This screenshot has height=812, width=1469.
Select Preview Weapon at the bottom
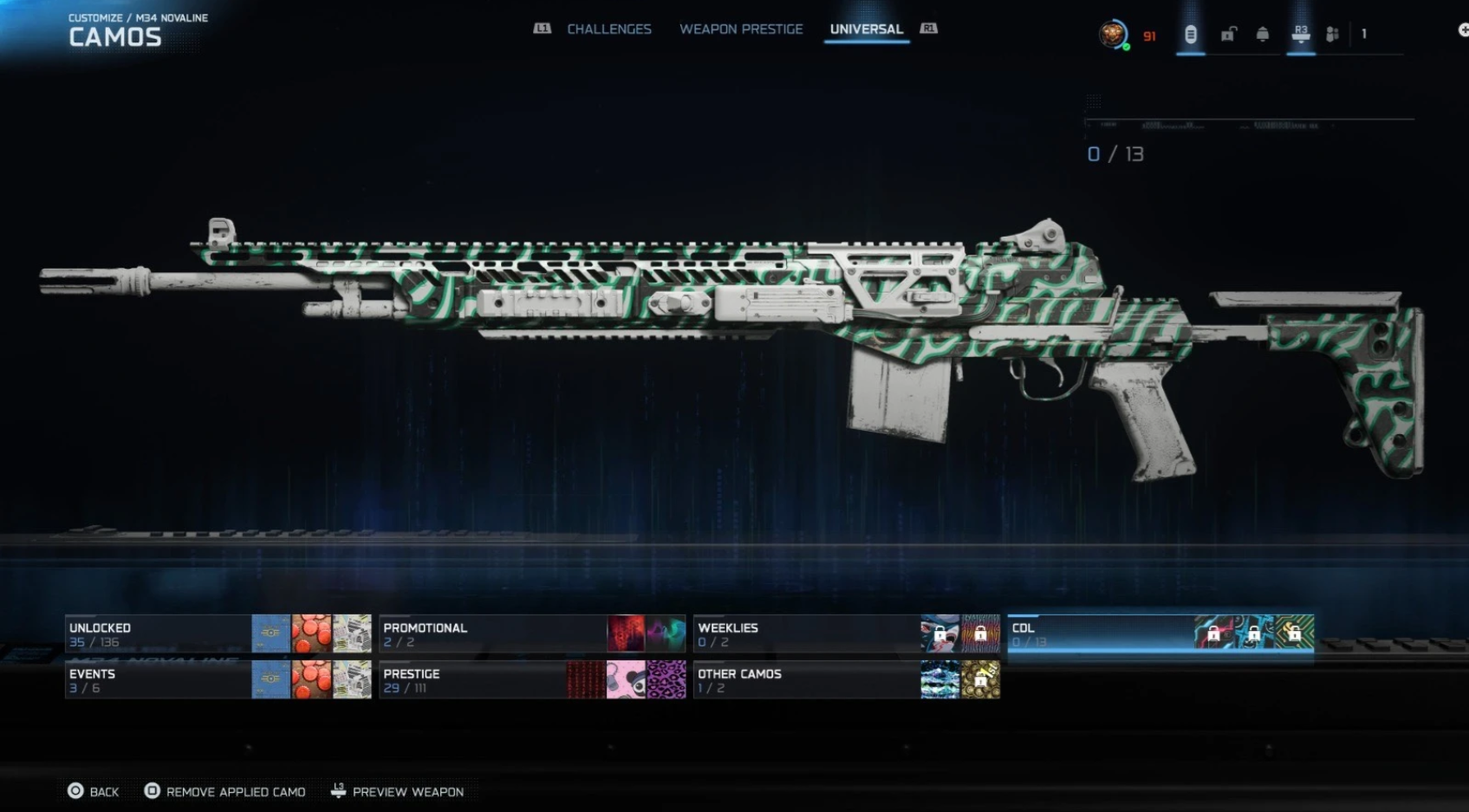(x=407, y=791)
